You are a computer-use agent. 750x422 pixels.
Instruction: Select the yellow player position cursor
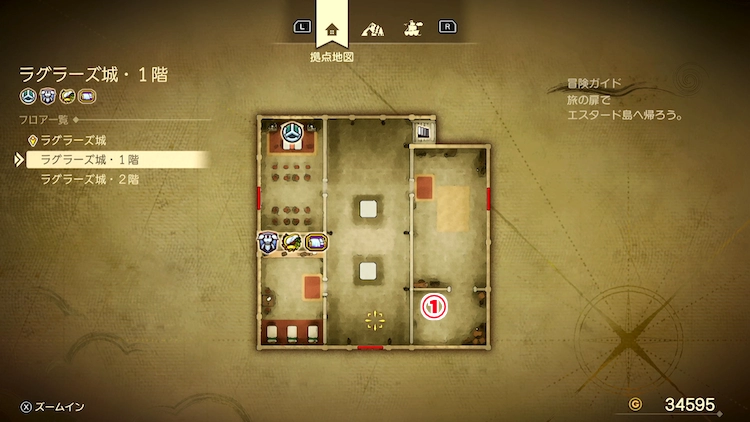tap(375, 320)
